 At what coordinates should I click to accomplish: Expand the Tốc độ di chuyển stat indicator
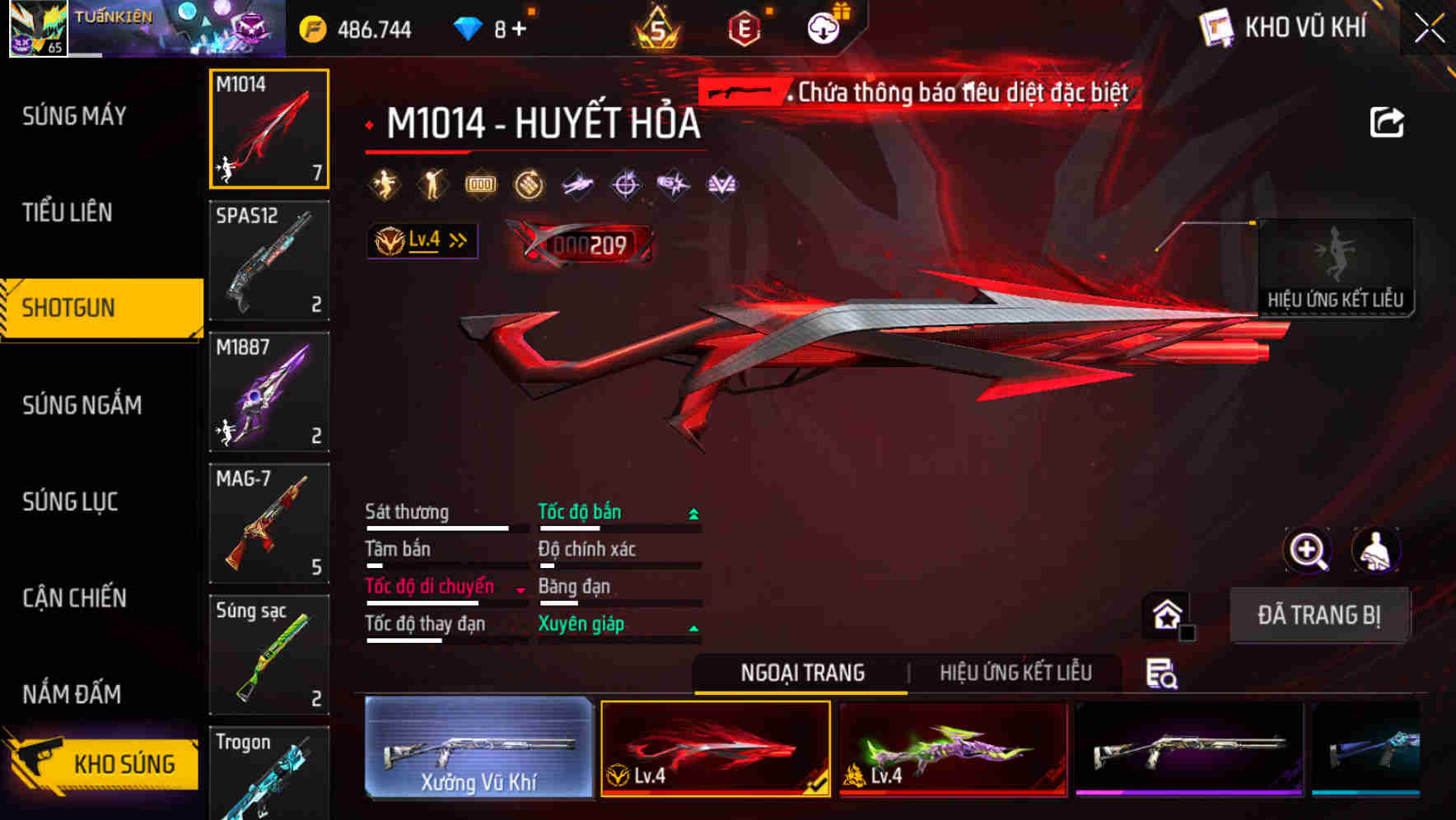[x=520, y=588]
